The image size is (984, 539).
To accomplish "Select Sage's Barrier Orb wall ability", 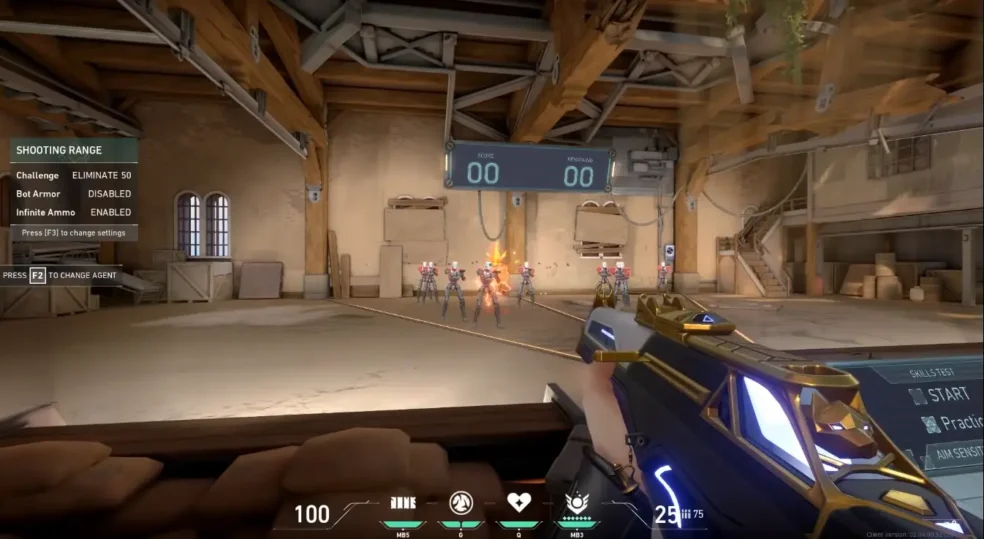I will tap(403, 503).
